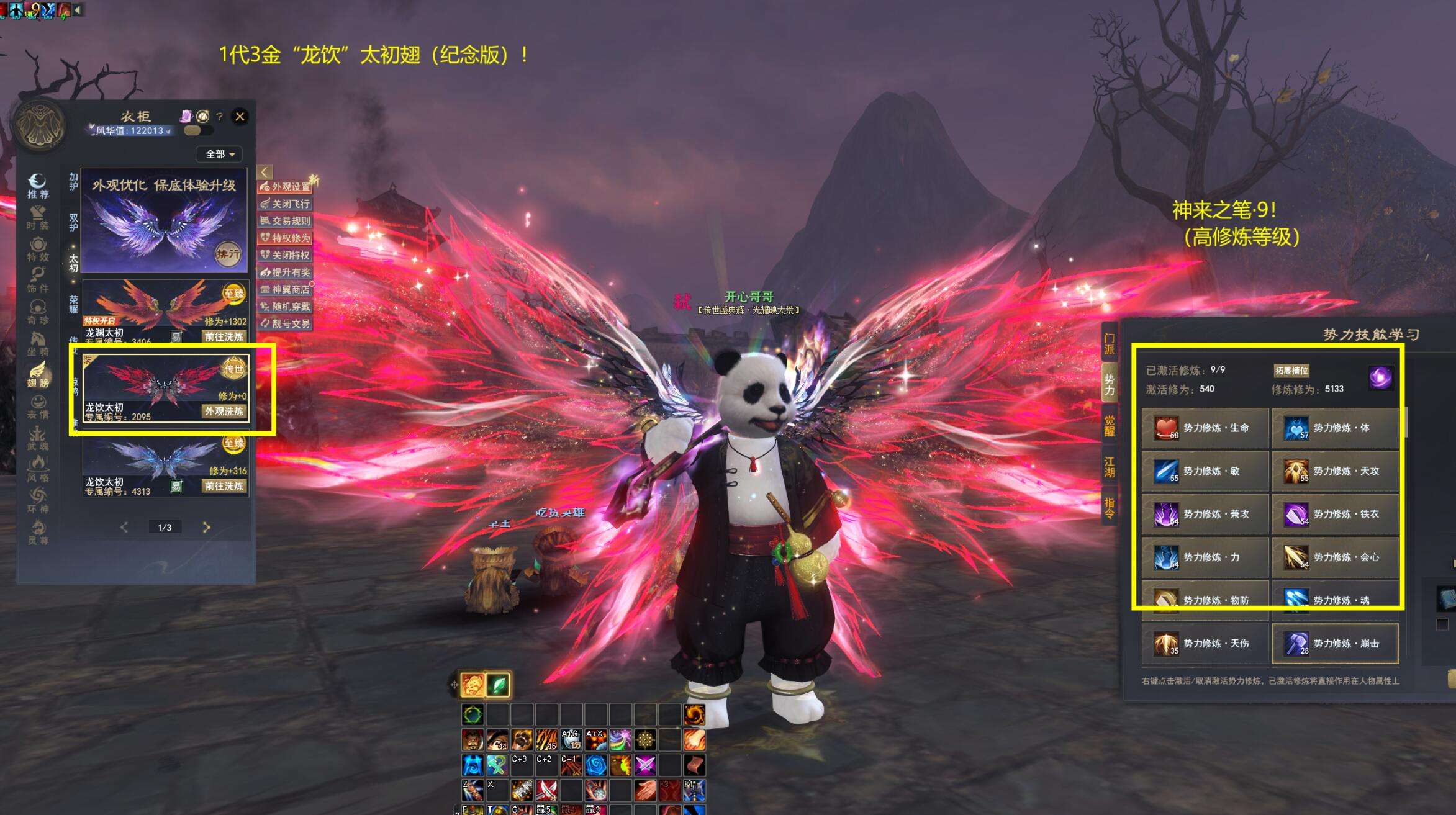Select the 势力修炼·生命 skill row
Screen dimensions: 1456x815
pyautogui.click(x=1205, y=428)
